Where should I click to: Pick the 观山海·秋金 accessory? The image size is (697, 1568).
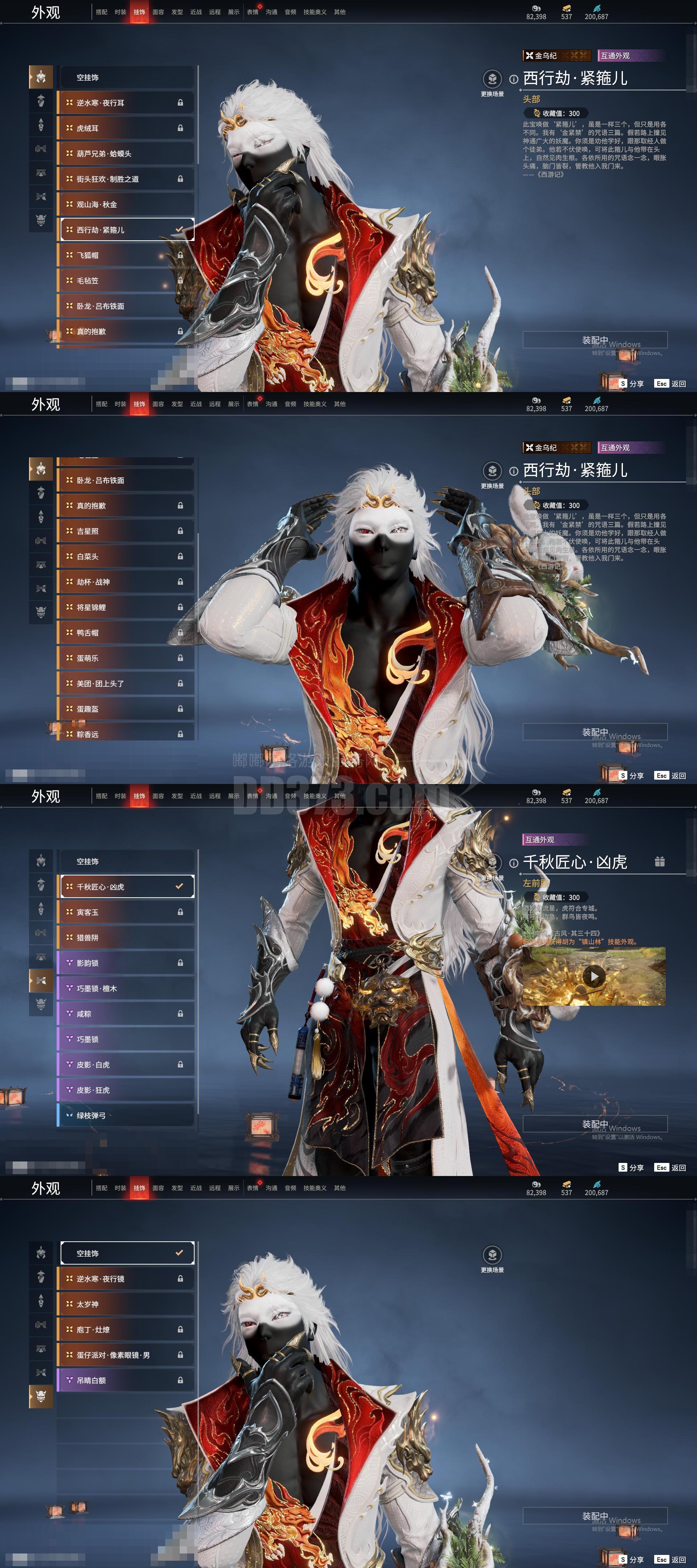(x=126, y=204)
